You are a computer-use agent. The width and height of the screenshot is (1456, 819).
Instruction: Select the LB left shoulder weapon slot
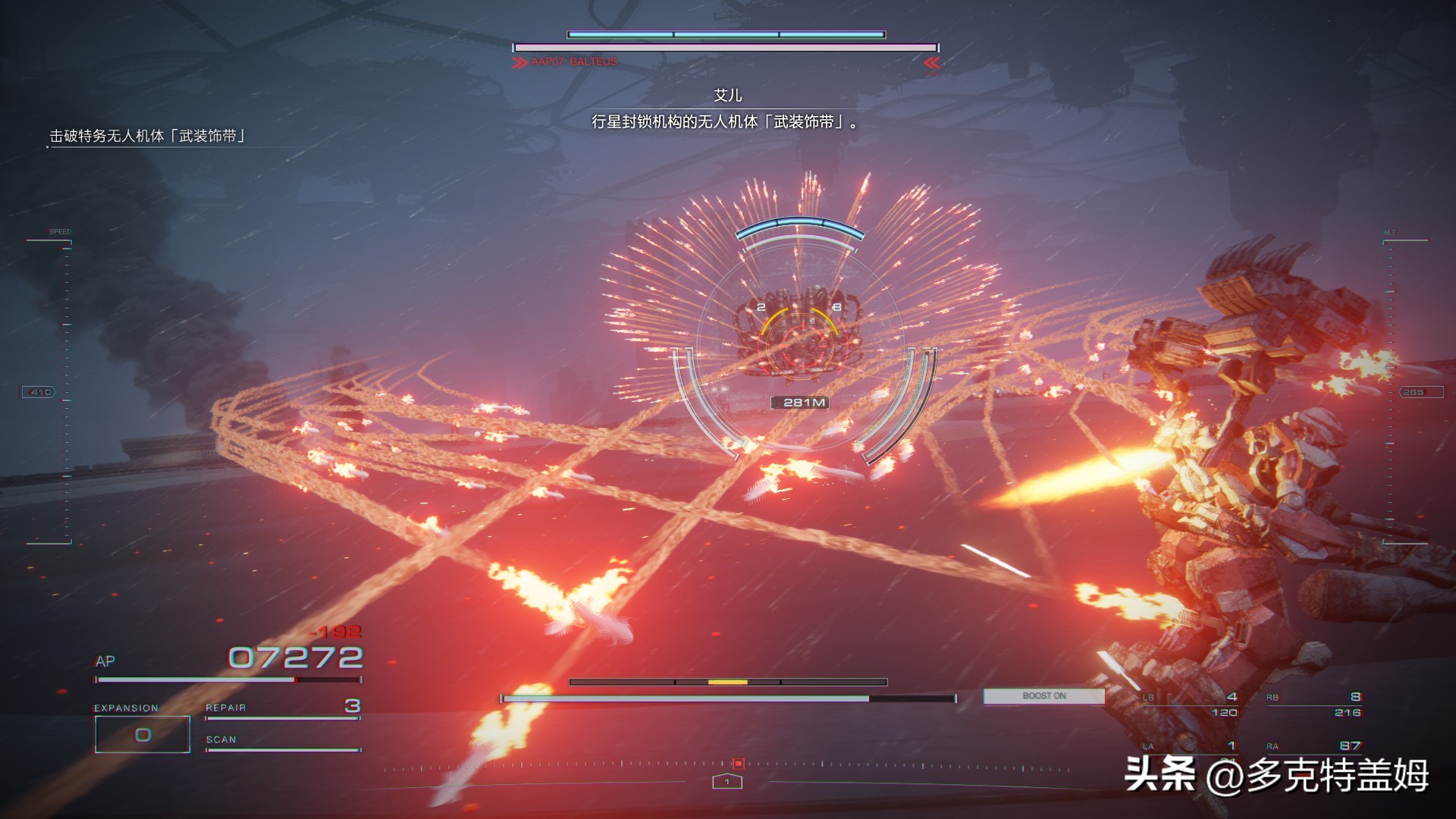tap(1192, 704)
